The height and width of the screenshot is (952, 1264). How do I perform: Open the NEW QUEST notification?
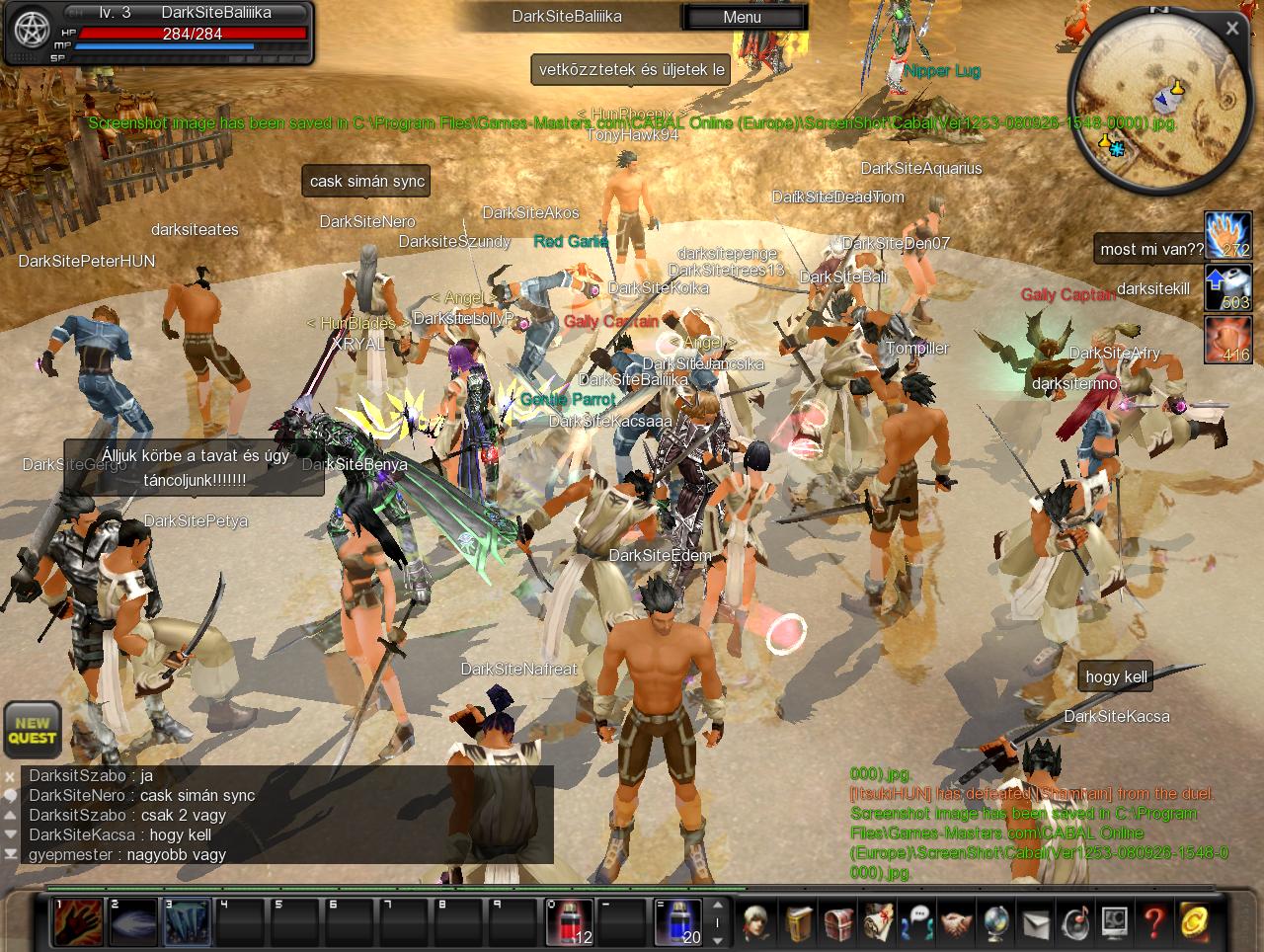tap(33, 730)
